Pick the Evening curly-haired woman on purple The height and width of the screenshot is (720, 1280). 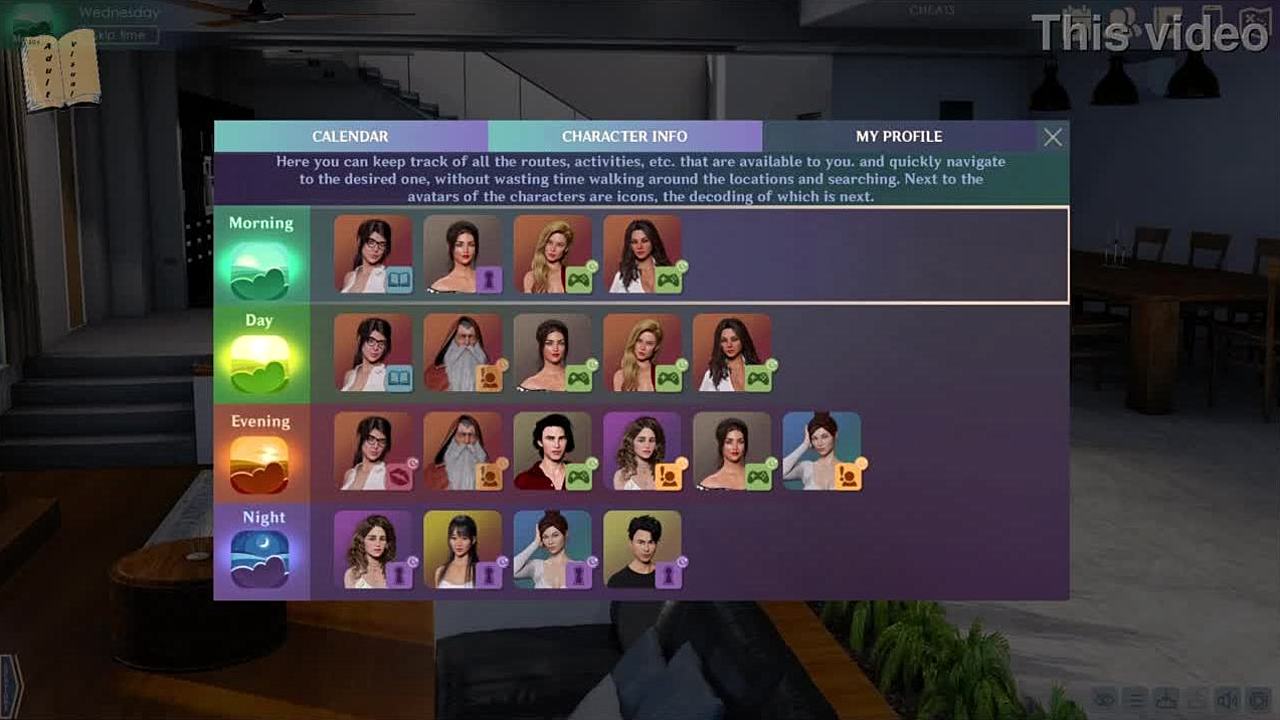pos(643,451)
